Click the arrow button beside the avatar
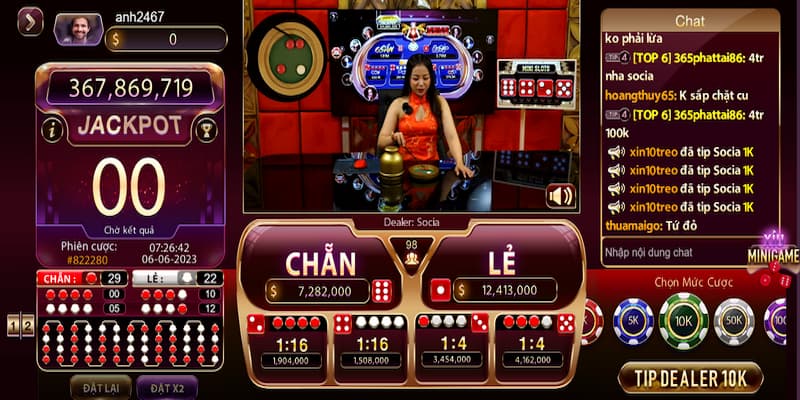The width and height of the screenshot is (800, 400). [x=30, y=21]
